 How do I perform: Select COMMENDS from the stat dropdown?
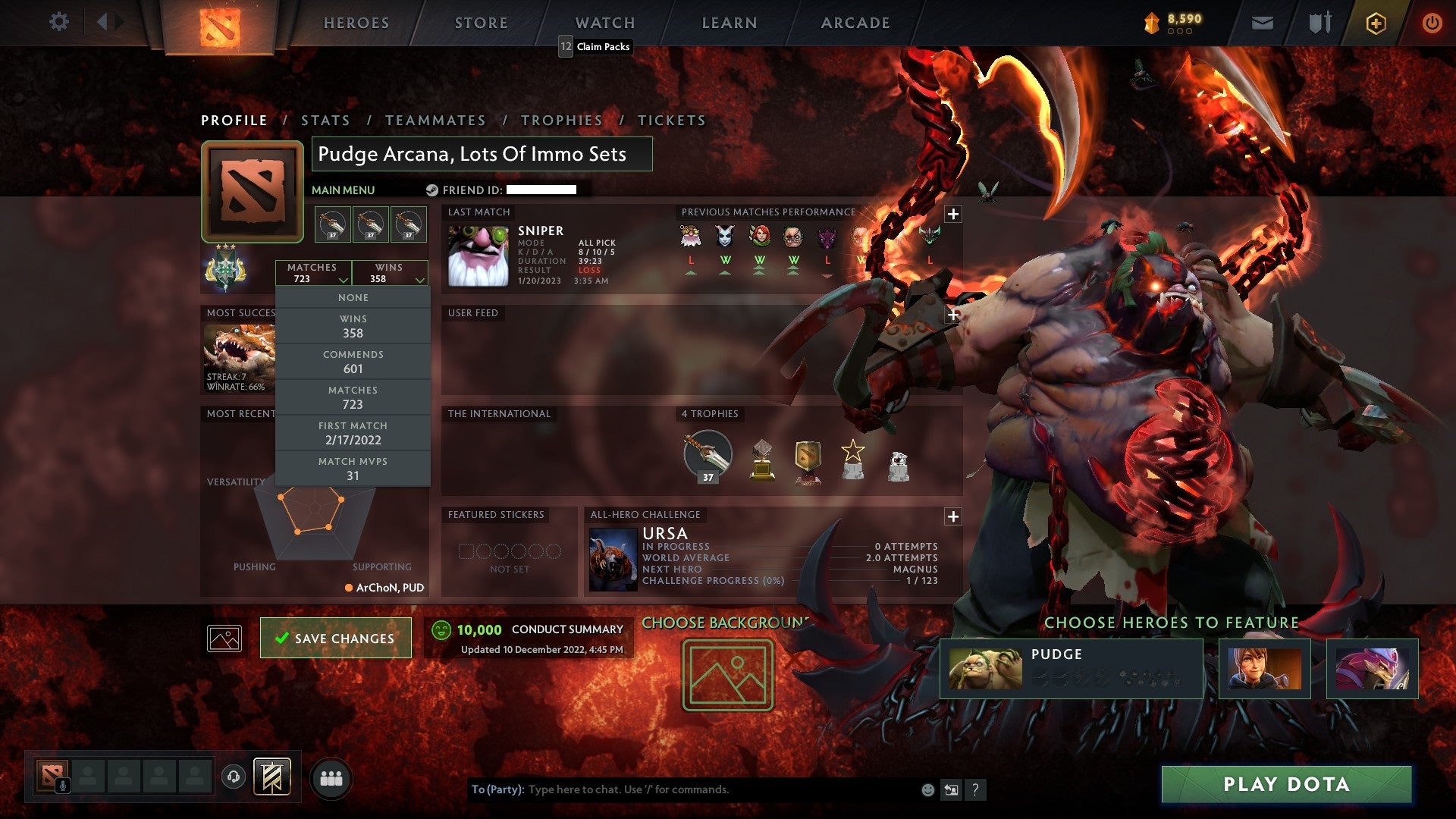353,361
